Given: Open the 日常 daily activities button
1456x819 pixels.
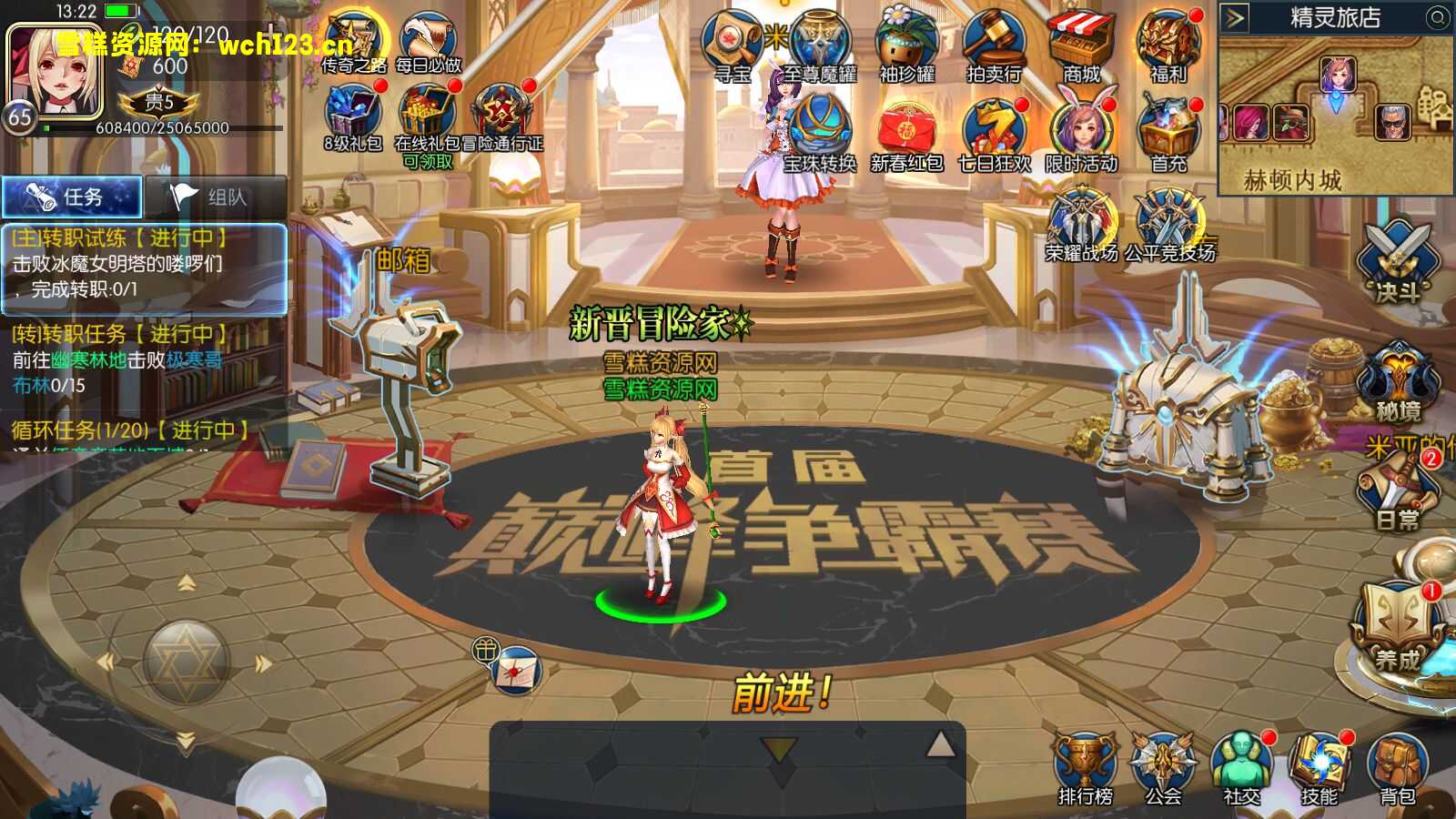Looking at the screenshot, I should pyautogui.click(x=1397, y=491).
